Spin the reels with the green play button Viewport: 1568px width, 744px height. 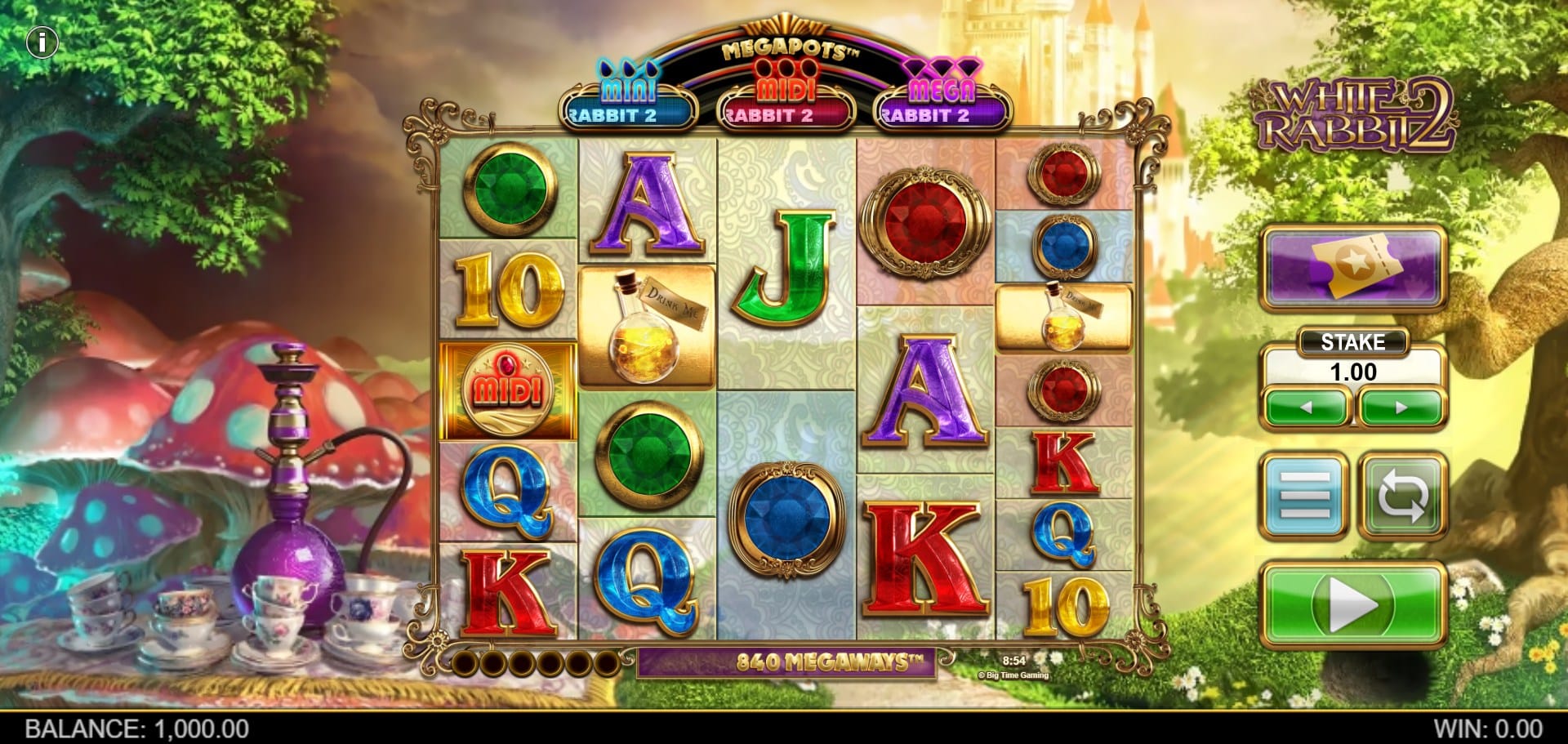click(1352, 605)
